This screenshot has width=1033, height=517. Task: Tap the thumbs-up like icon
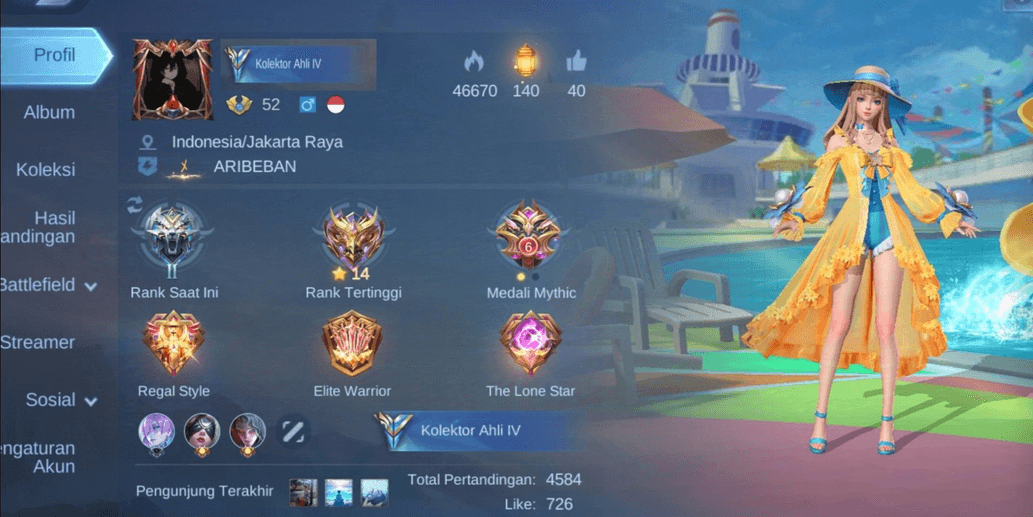pyautogui.click(x=576, y=62)
